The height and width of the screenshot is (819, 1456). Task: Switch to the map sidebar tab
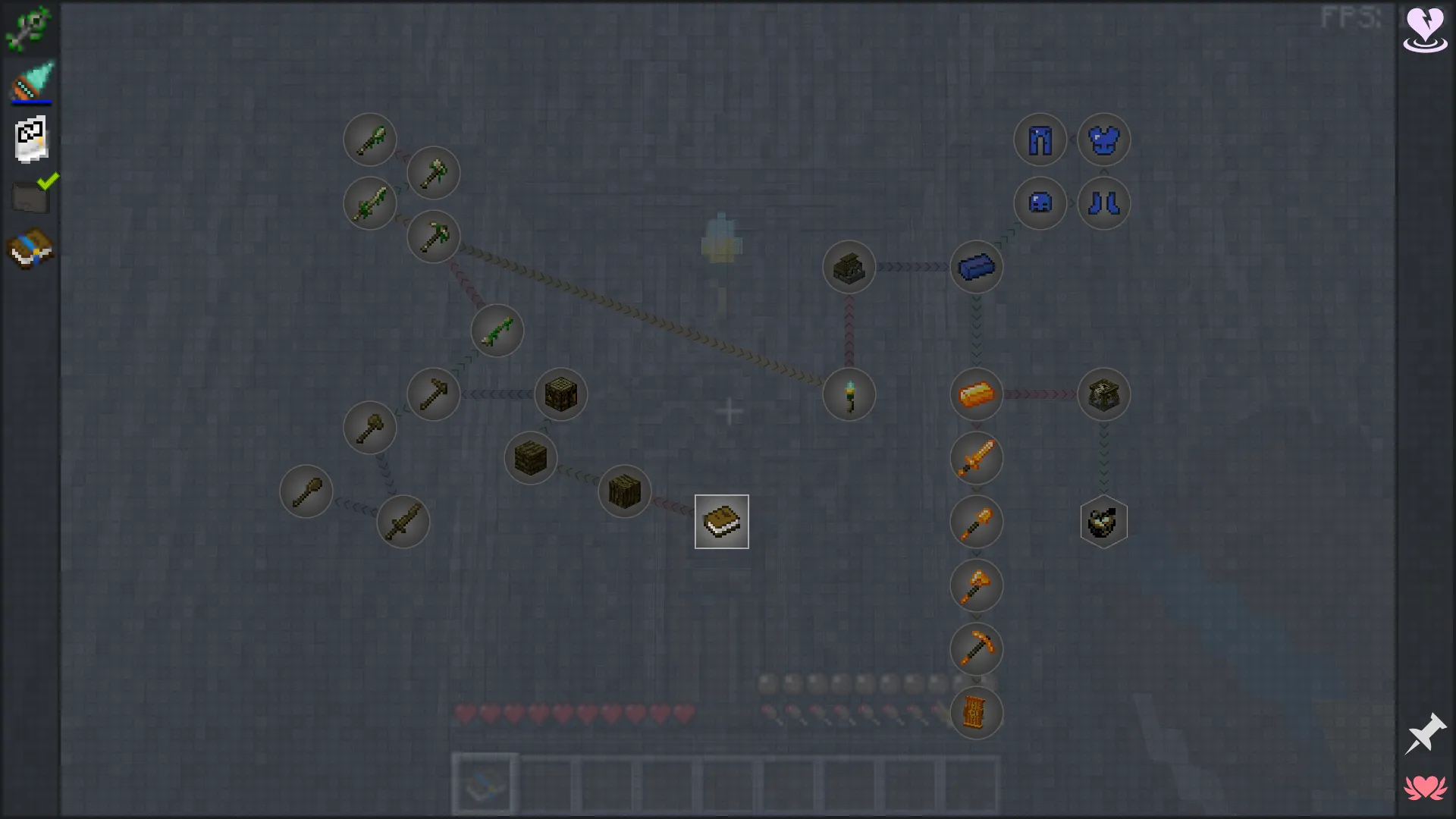click(30, 138)
